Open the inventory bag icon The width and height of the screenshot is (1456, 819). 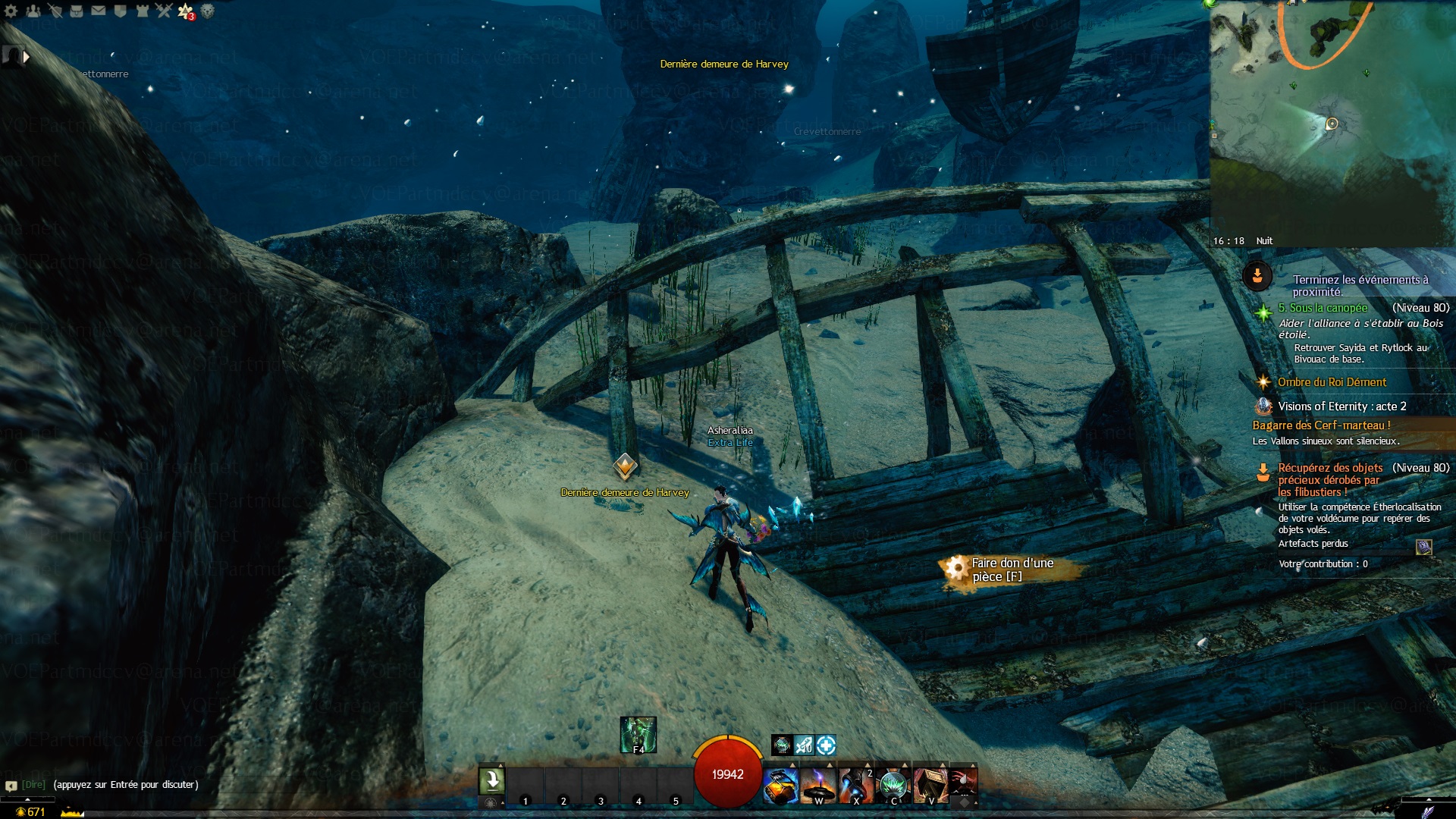coord(77,11)
